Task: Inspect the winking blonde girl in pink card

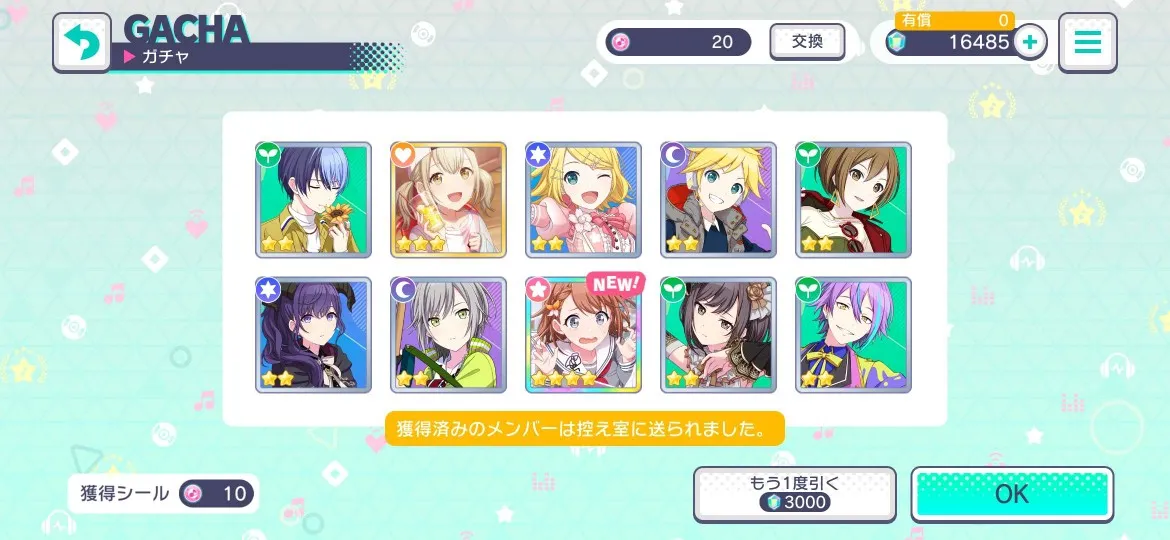Action: pyautogui.click(x=583, y=200)
